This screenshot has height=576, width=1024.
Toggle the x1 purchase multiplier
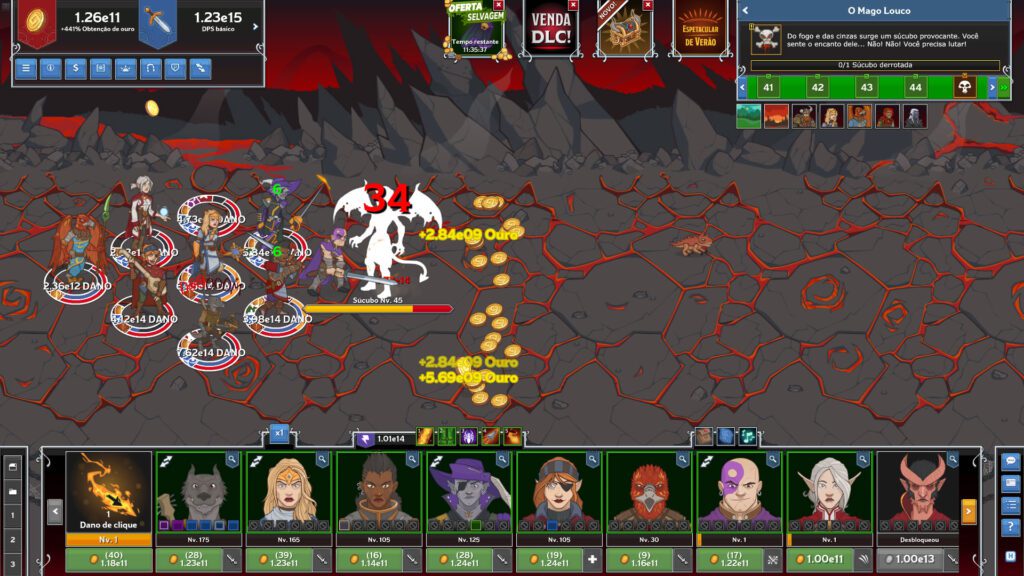click(280, 434)
